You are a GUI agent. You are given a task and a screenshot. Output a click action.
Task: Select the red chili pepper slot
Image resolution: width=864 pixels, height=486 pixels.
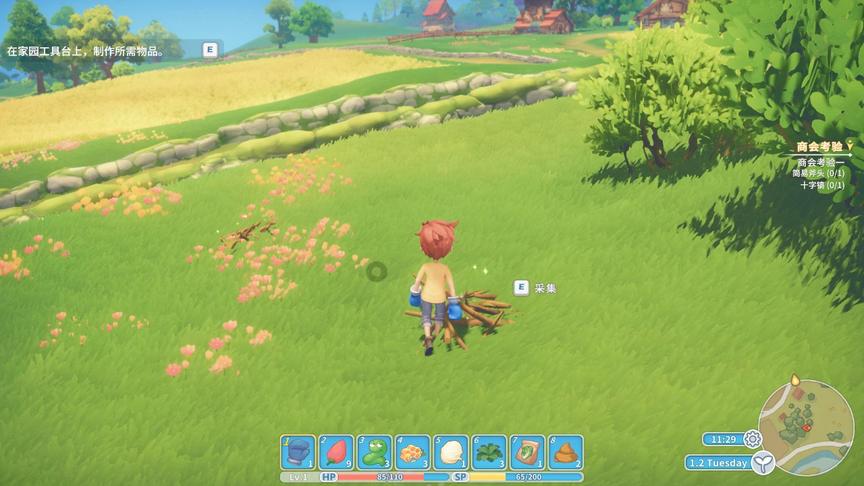336,453
